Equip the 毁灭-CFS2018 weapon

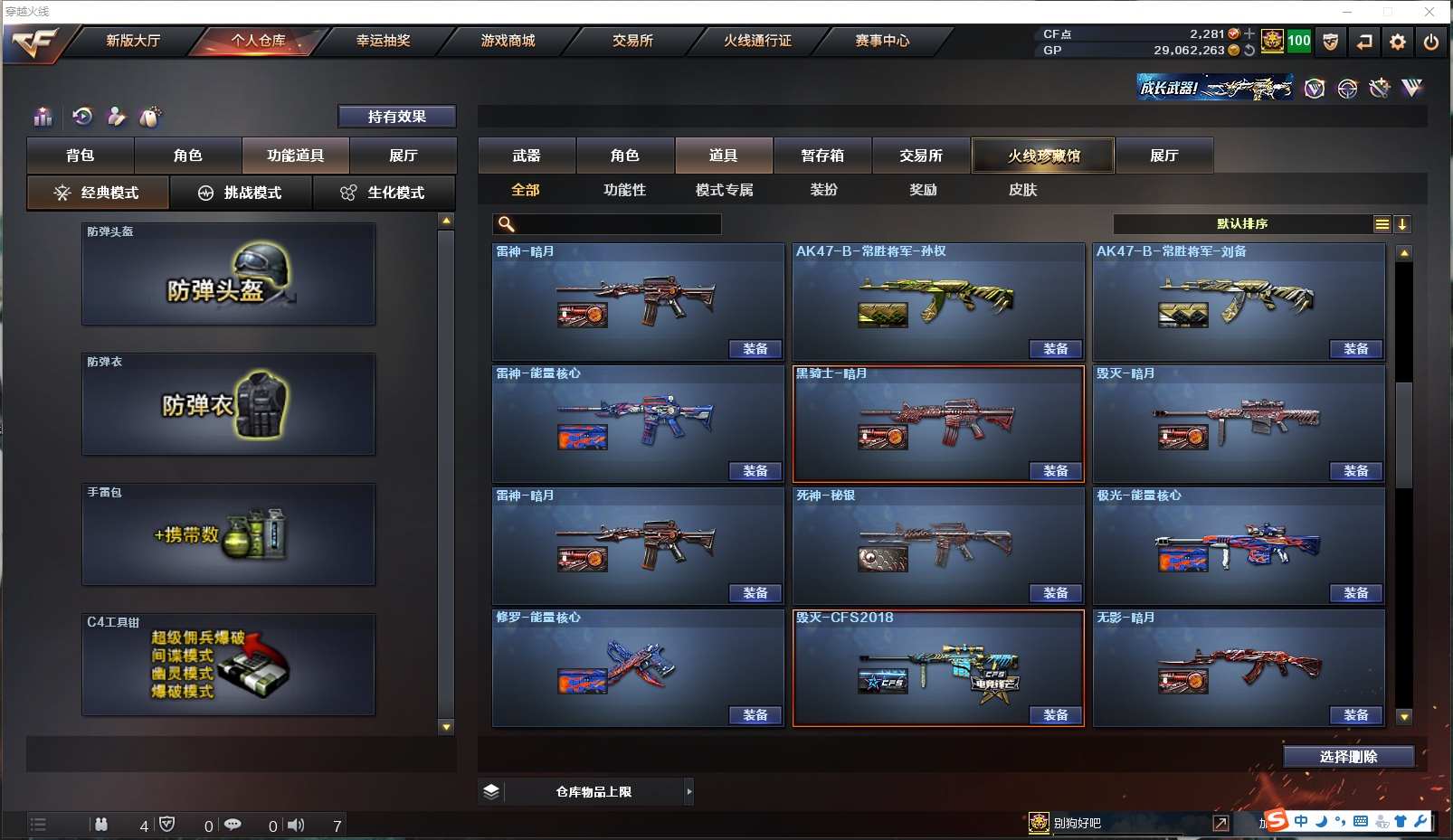(1055, 715)
